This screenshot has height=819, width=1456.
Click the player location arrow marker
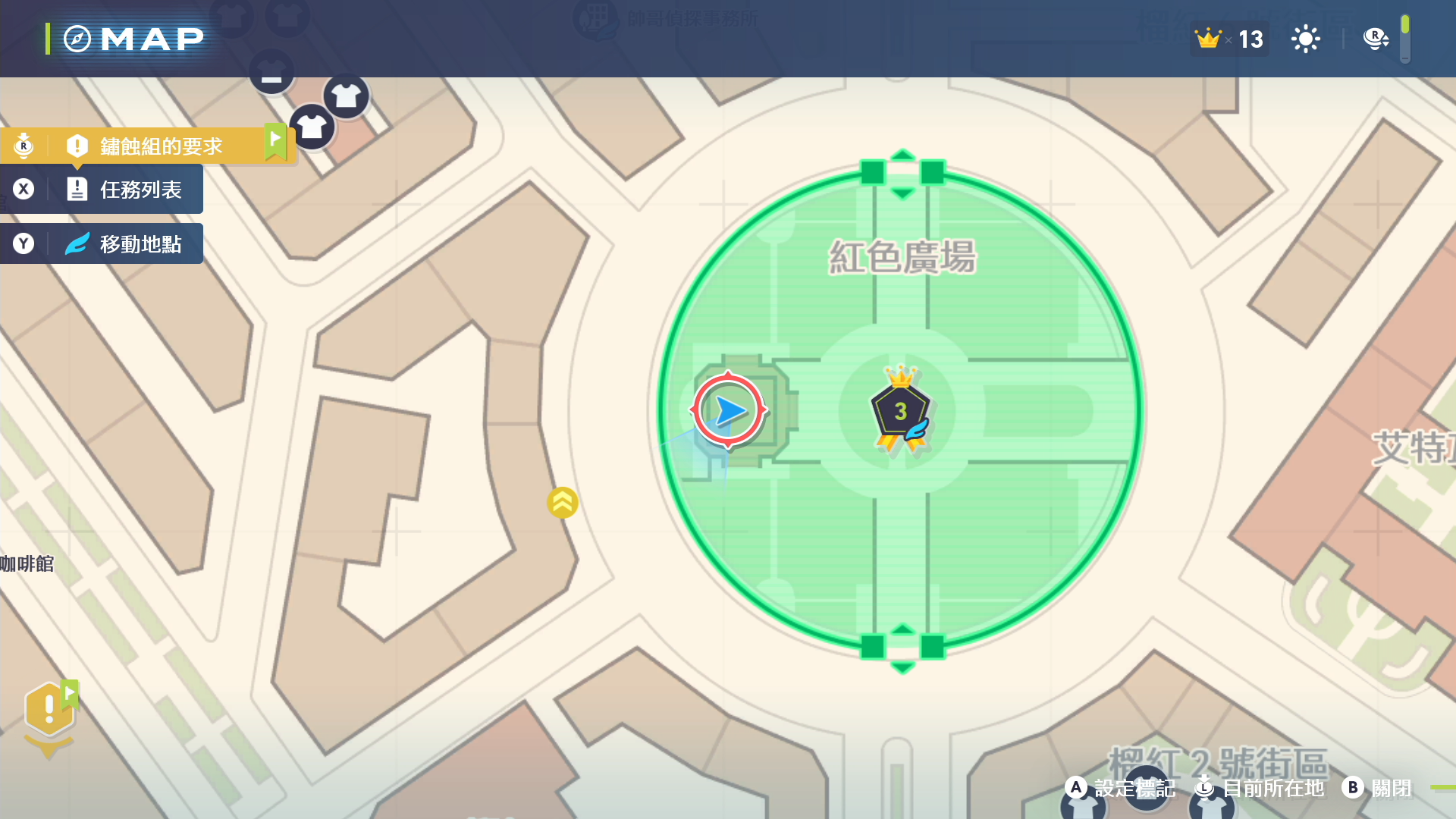[x=729, y=410]
